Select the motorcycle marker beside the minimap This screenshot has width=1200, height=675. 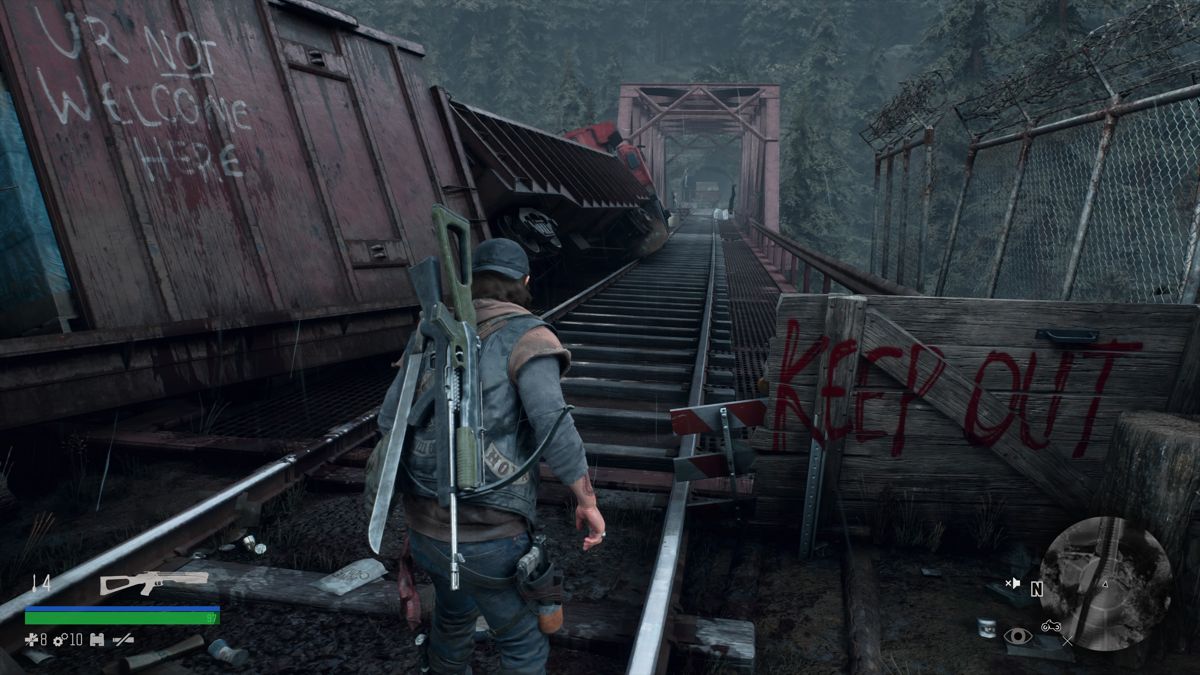click(x=1051, y=627)
